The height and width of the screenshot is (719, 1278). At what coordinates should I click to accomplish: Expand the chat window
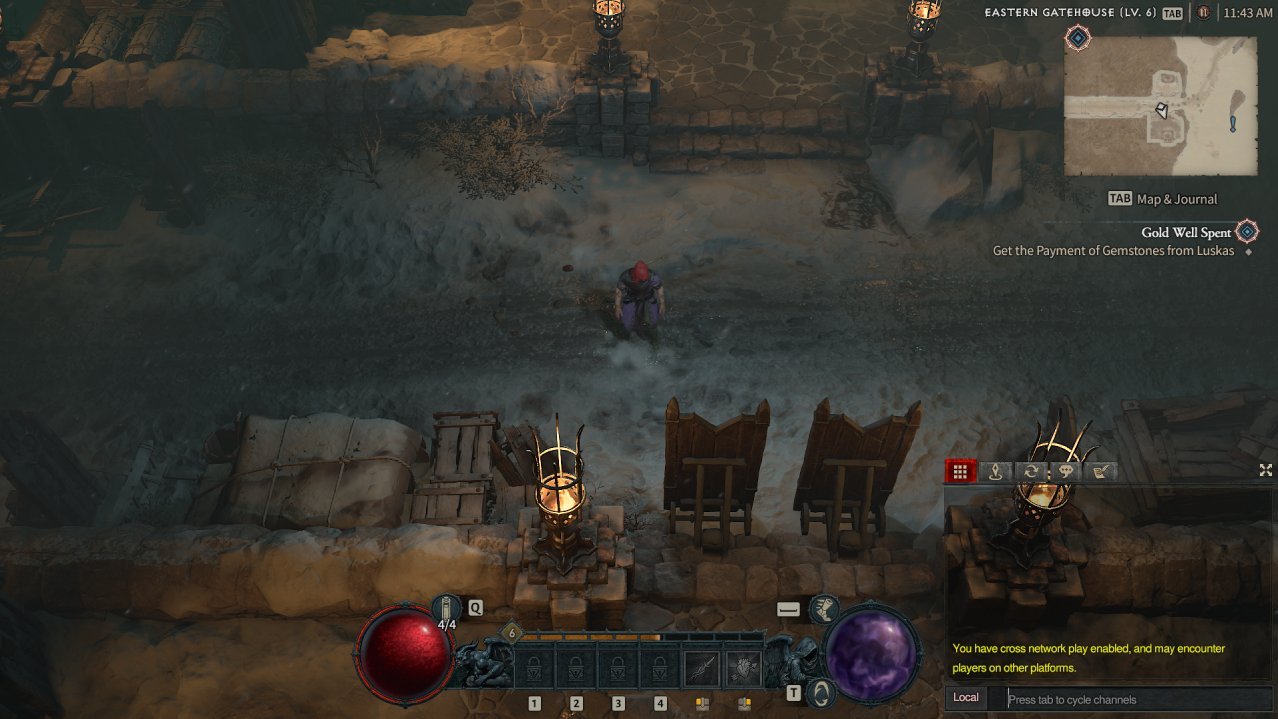(x=1265, y=470)
